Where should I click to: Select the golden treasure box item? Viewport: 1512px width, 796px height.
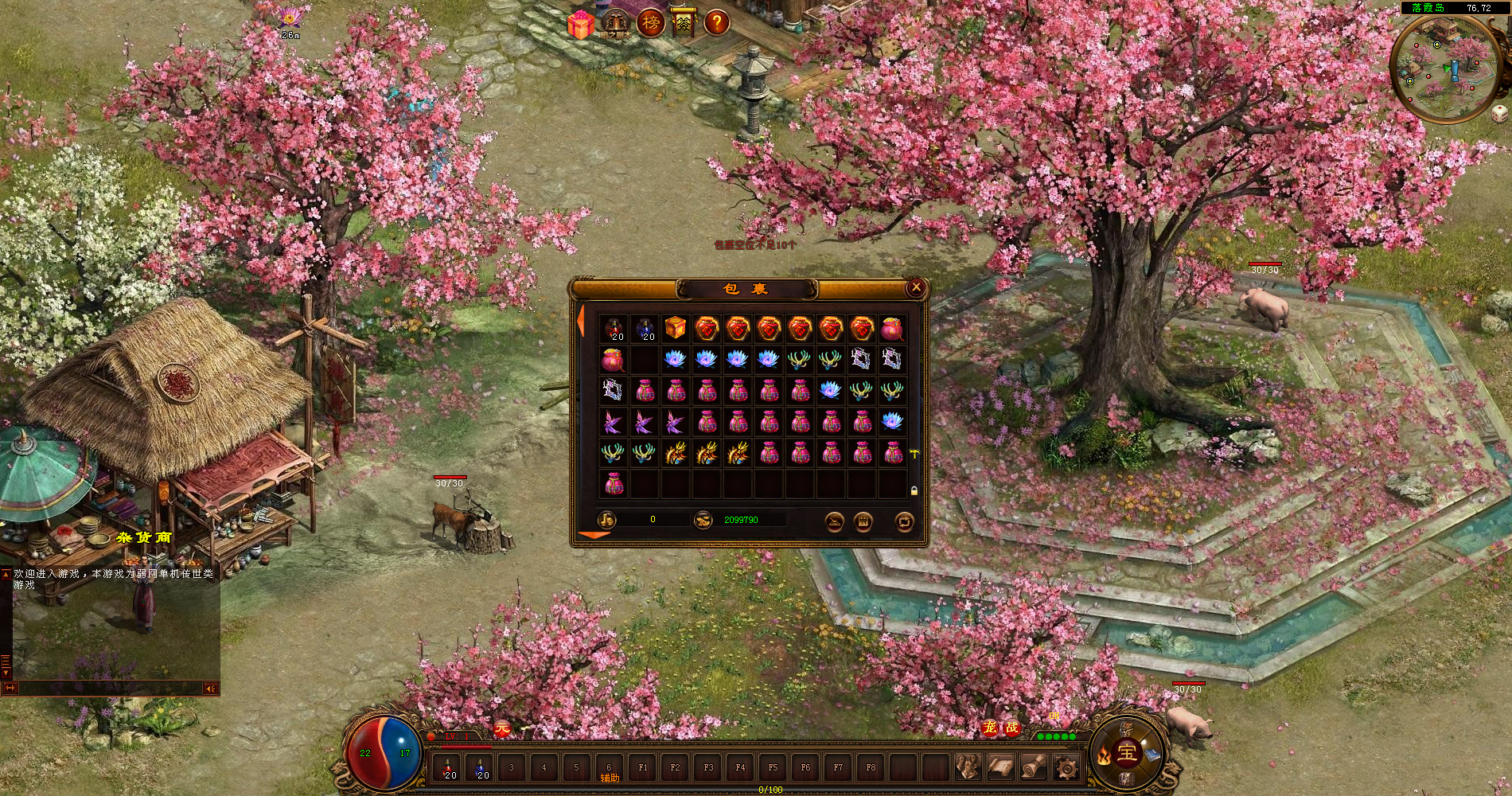(675, 328)
